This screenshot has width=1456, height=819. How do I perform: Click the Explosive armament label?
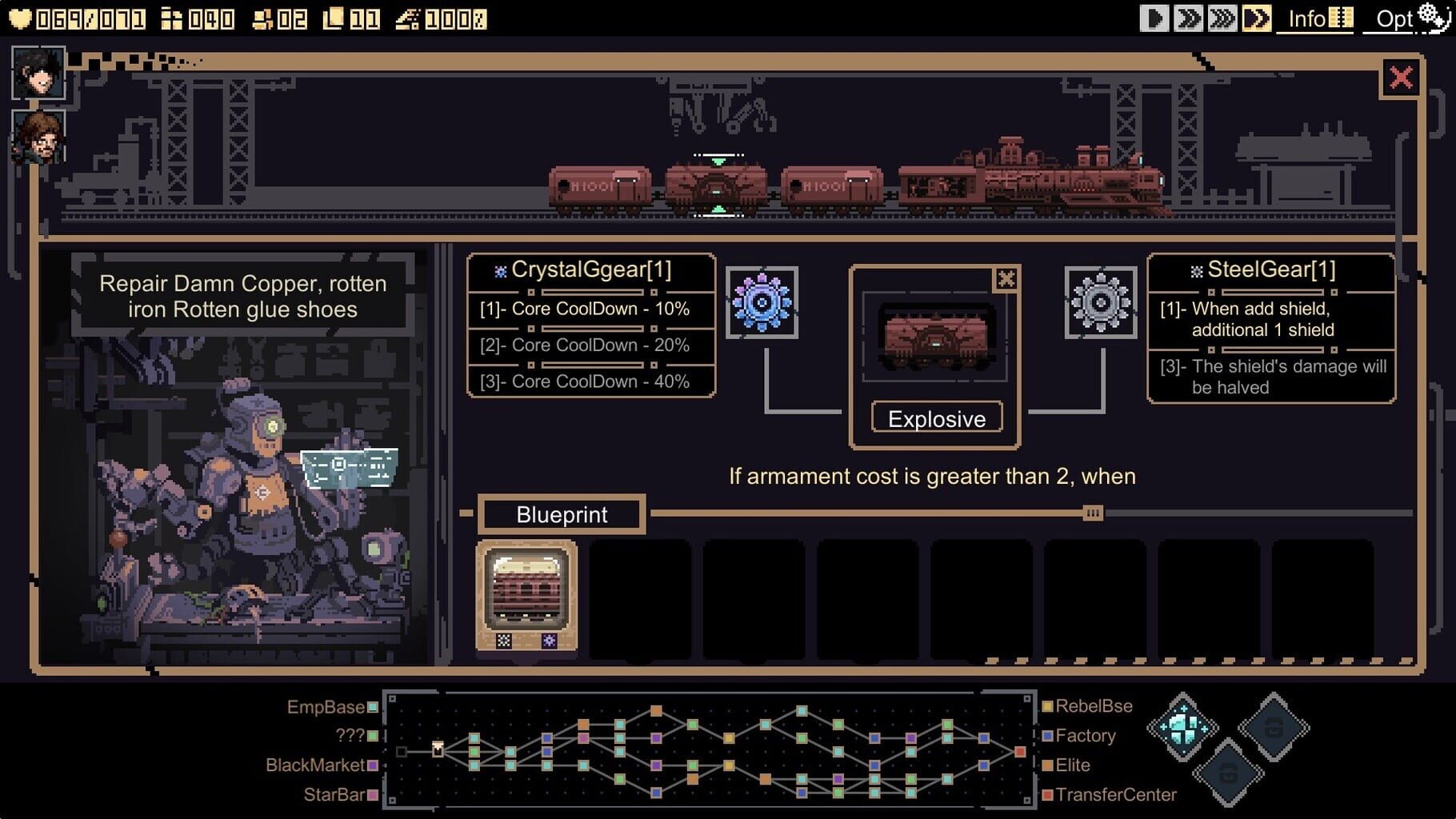(x=936, y=417)
